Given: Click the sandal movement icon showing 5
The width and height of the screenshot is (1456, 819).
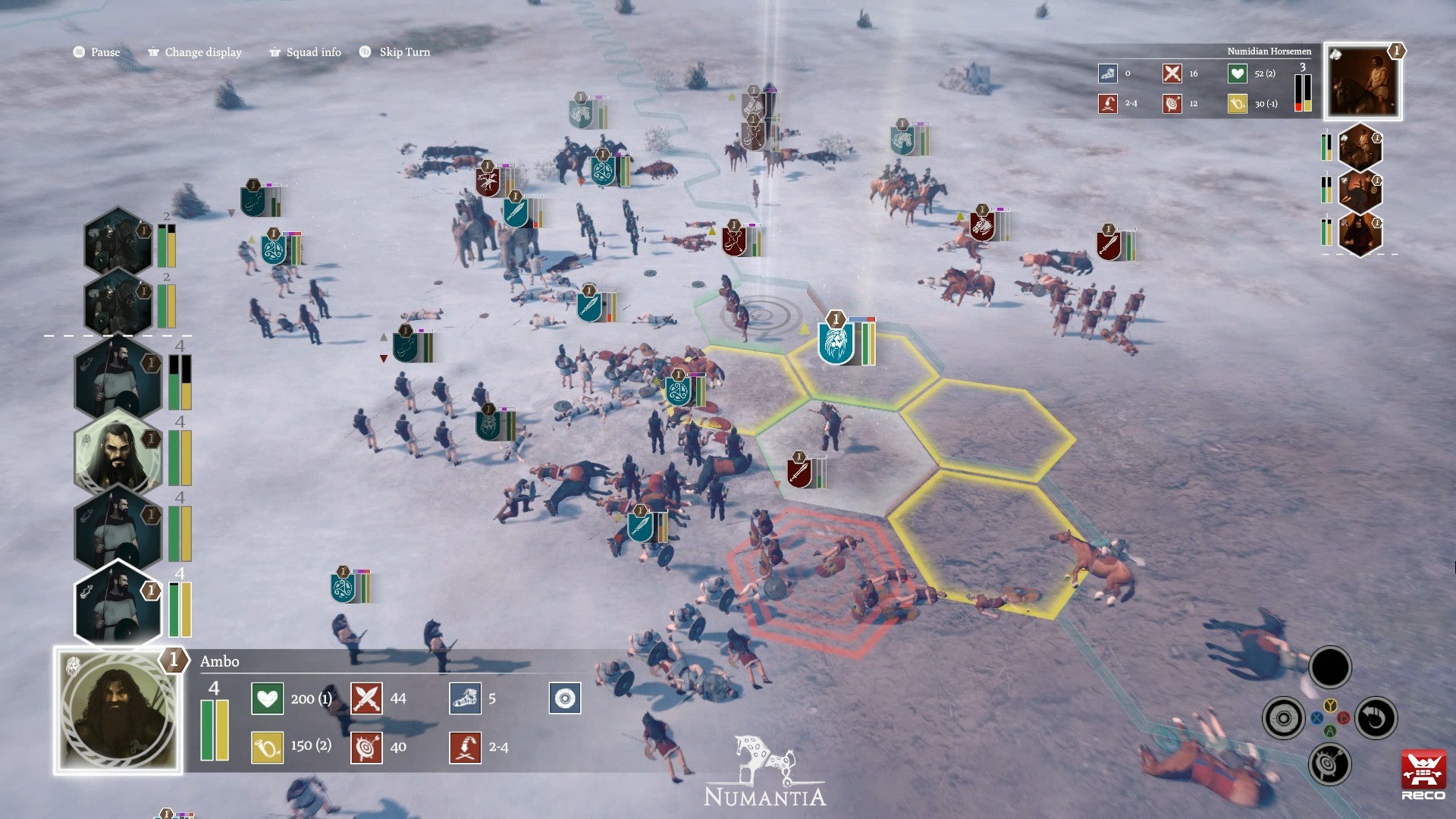Looking at the screenshot, I should (x=466, y=698).
